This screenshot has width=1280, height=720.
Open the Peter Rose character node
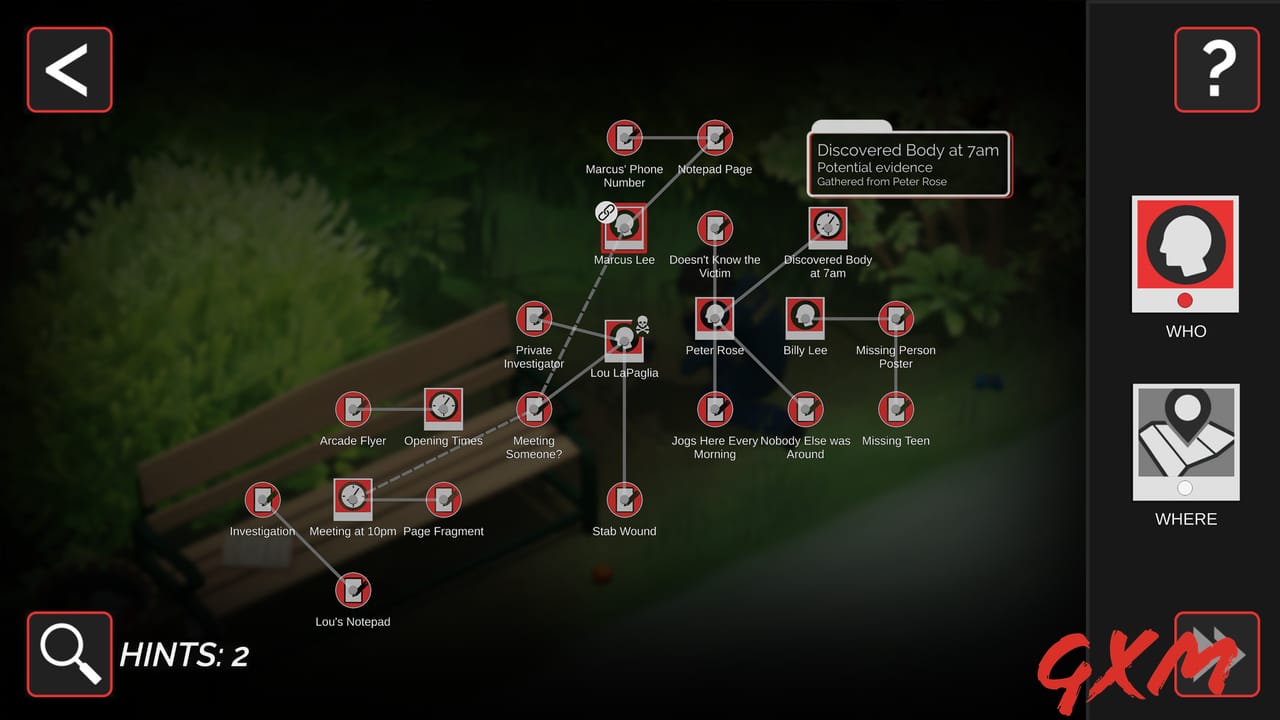[x=714, y=316]
